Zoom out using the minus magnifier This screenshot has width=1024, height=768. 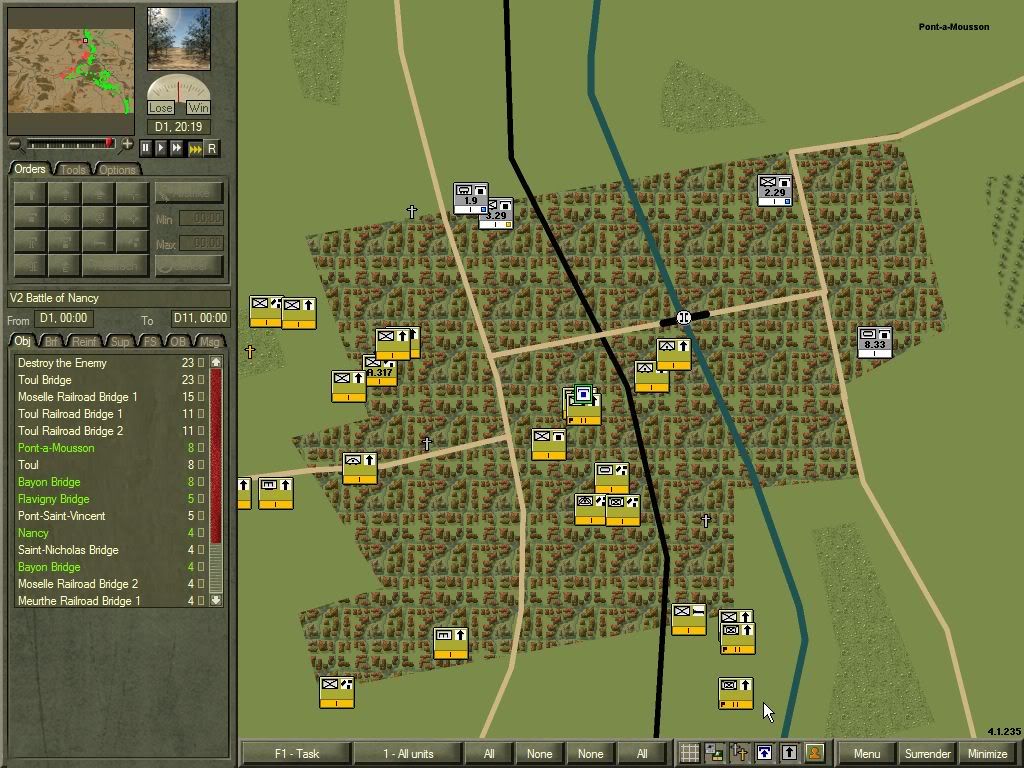pyautogui.click(x=15, y=145)
